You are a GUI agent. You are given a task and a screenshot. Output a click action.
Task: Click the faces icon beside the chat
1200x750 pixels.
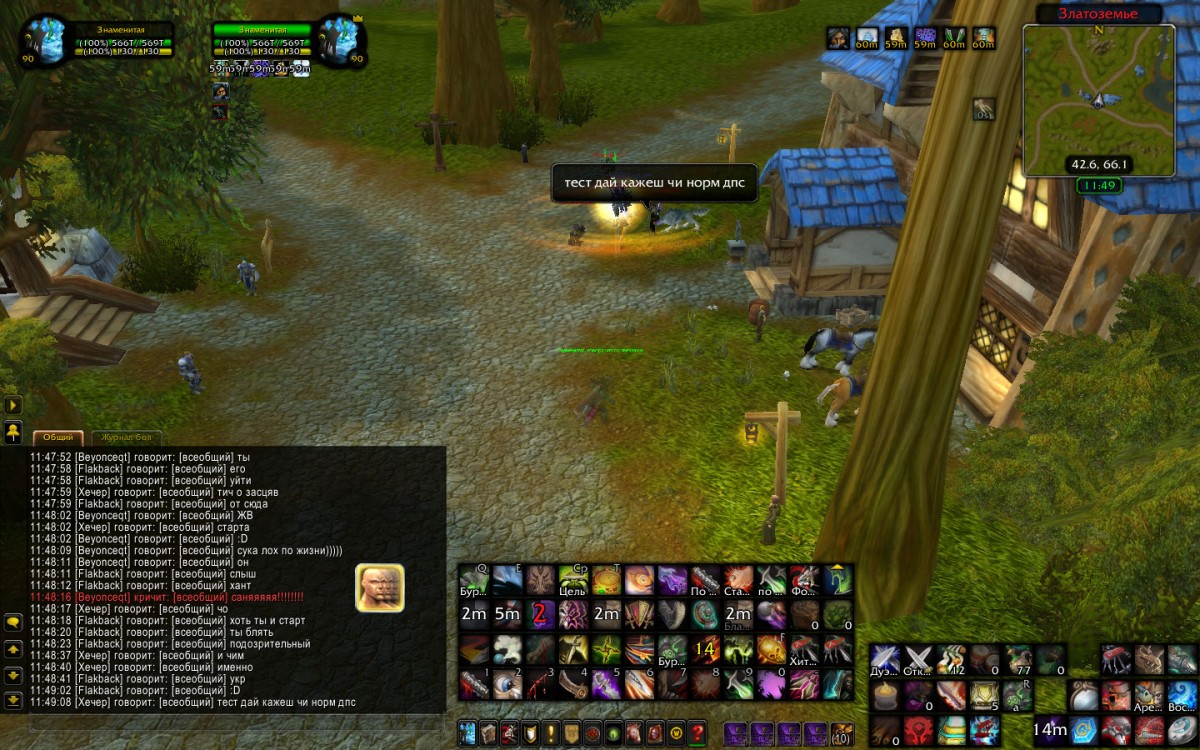[380, 588]
